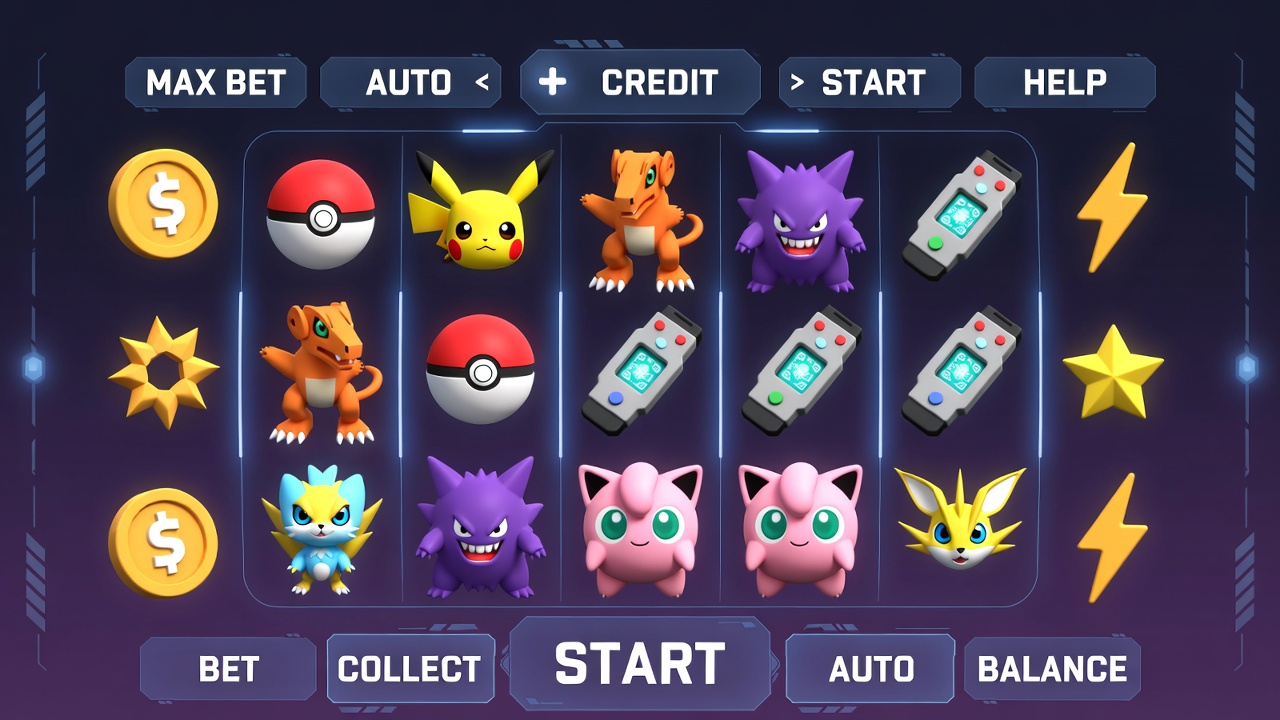Viewport: 1280px width, 720px height.
Task: Click the BALANCE button
Action: [1052, 669]
